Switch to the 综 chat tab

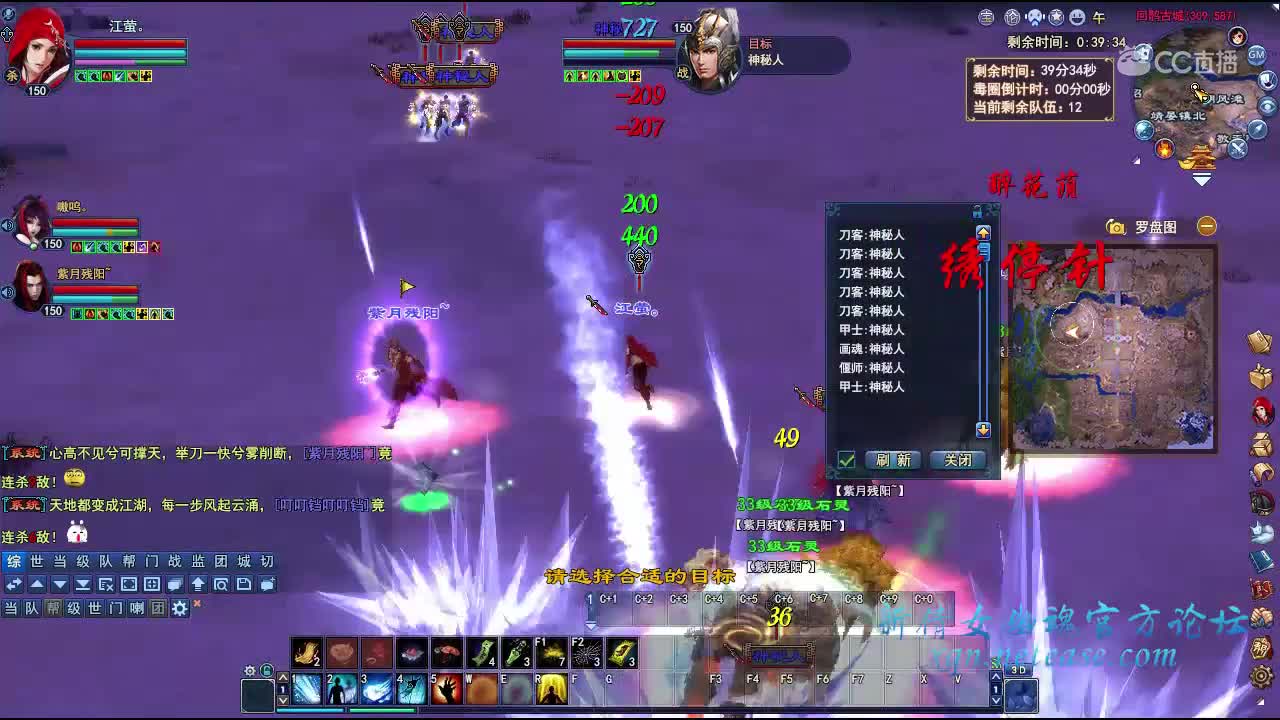tap(14, 562)
